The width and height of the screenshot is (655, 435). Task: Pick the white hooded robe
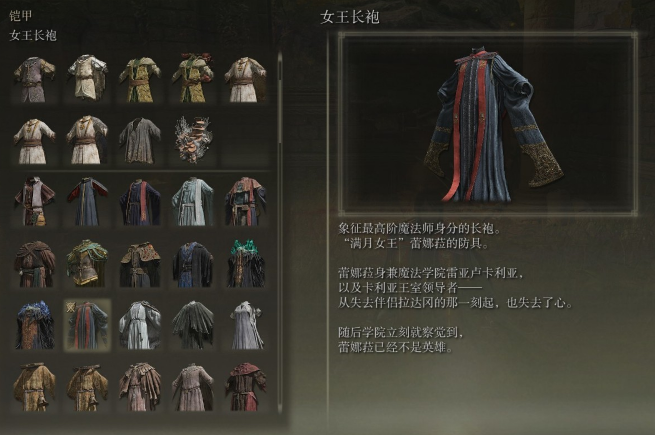coord(140,325)
